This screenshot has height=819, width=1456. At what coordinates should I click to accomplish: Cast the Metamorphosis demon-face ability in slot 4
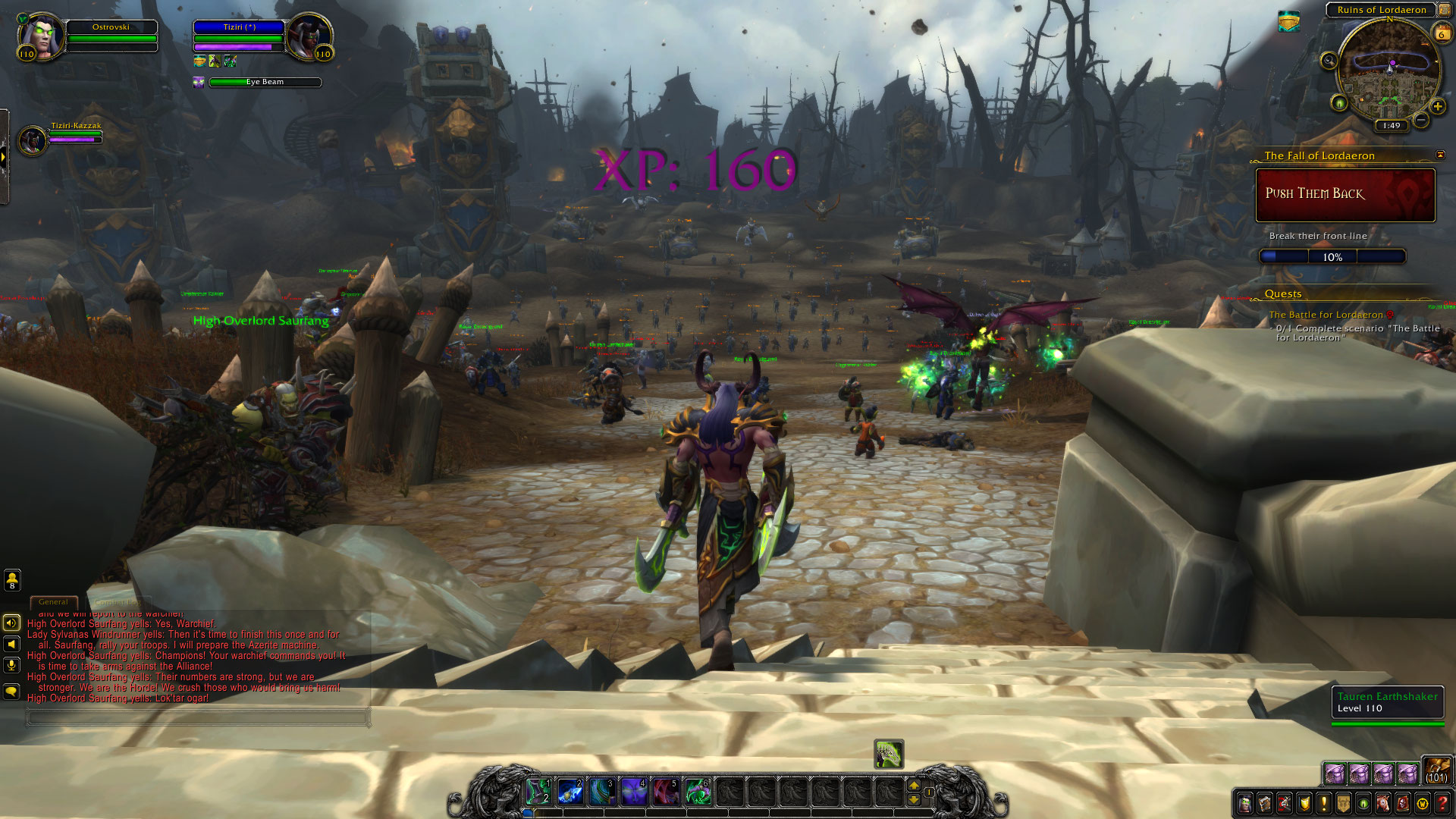click(634, 792)
